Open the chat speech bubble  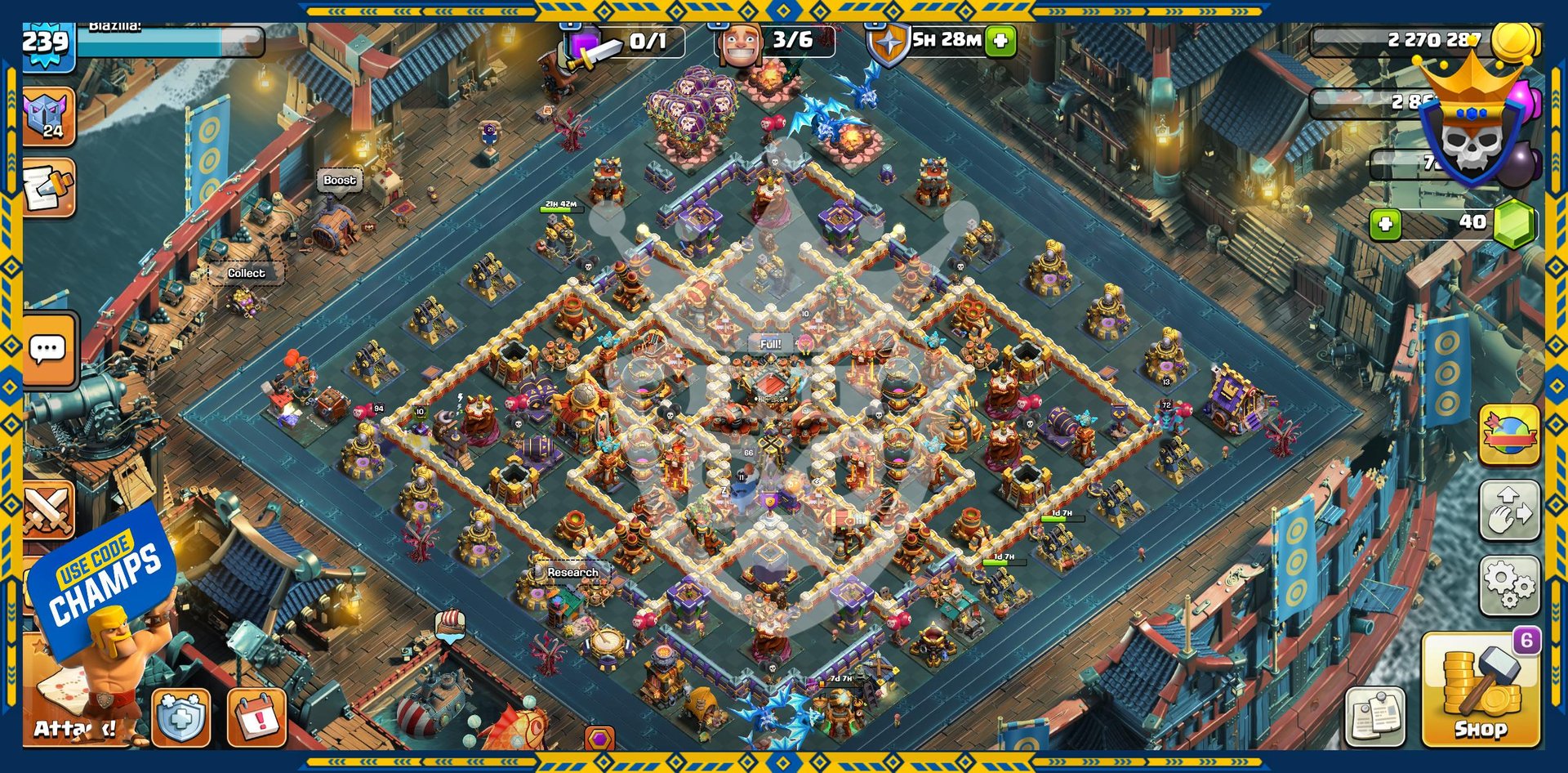click(x=47, y=350)
